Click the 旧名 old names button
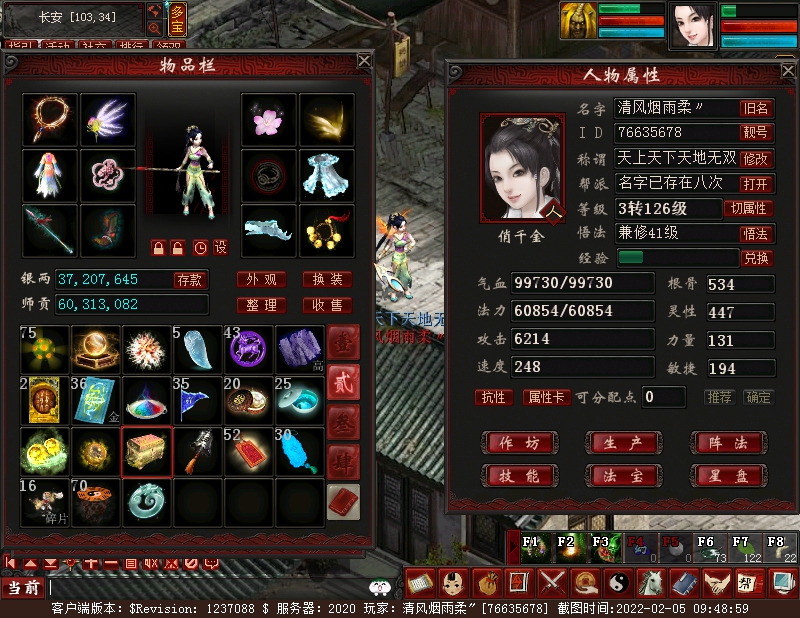Viewport: 800px width, 618px height. (x=756, y=108)
